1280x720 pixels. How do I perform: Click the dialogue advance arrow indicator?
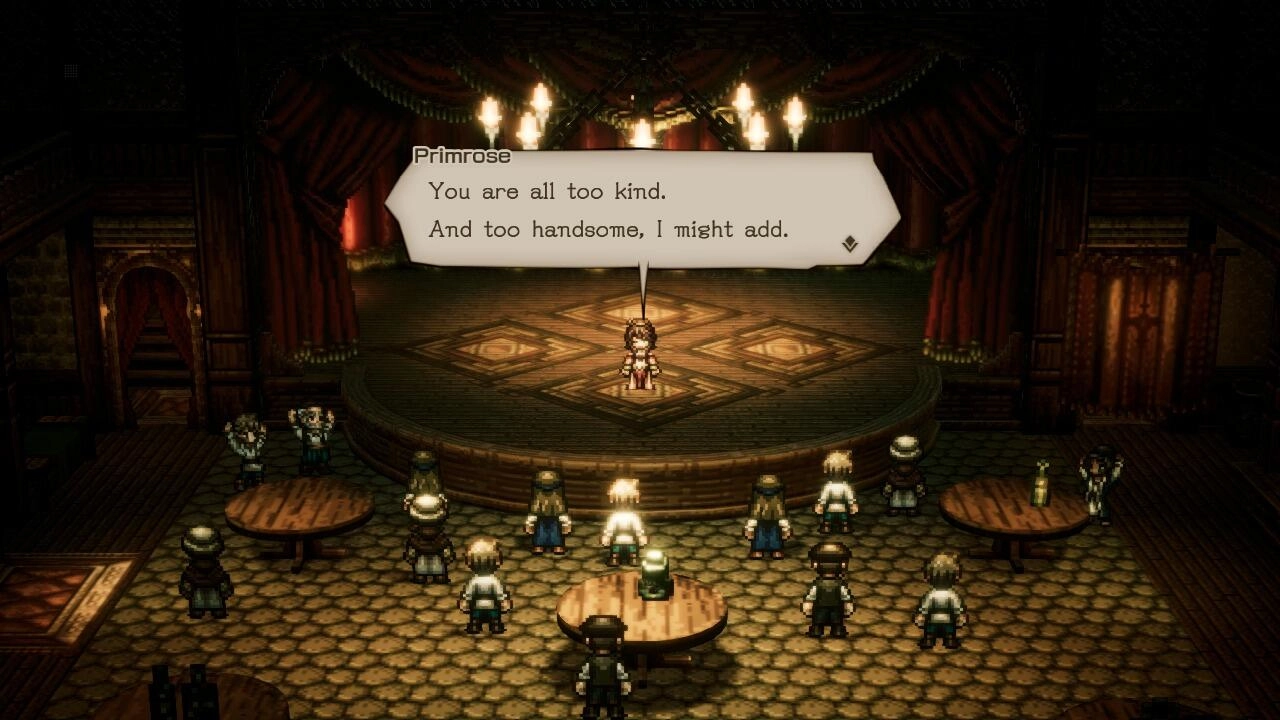pyautogui.click(x=851, y=239)
